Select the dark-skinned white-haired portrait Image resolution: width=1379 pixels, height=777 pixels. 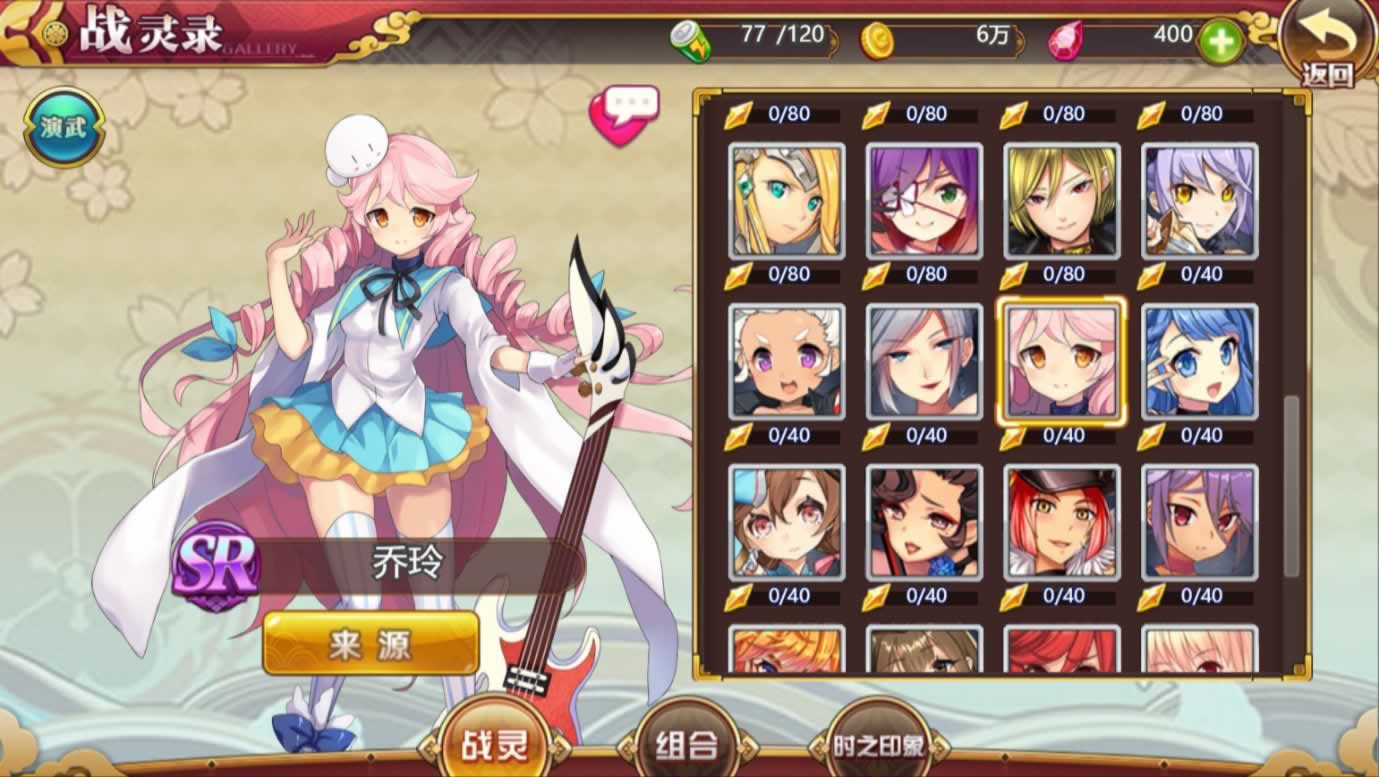click(x=787, y=361)
